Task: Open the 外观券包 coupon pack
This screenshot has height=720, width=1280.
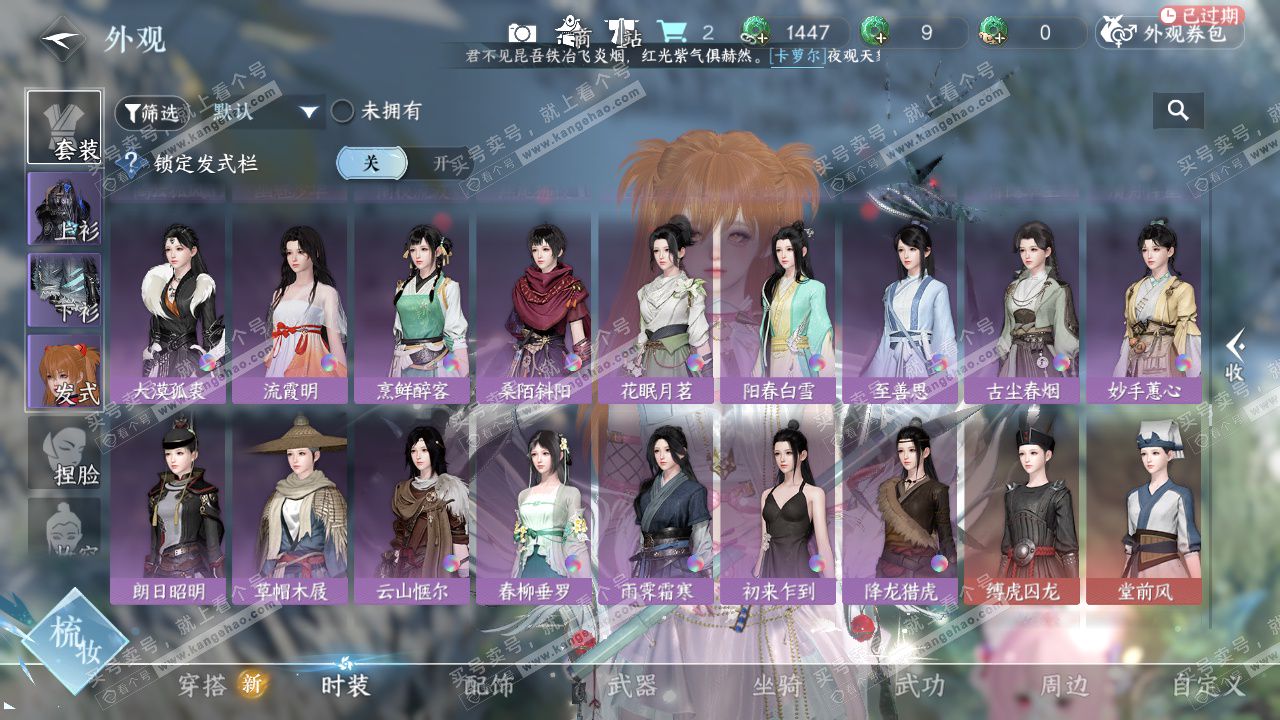Action: (1171, 33)
